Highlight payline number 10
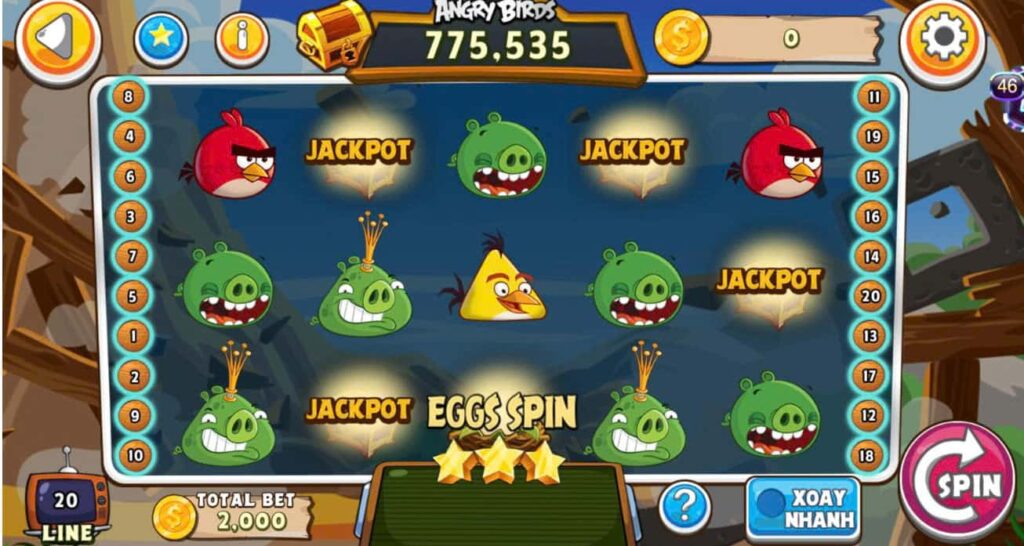The height and width of the screenshot is (546, 1024). click(130, 455)
